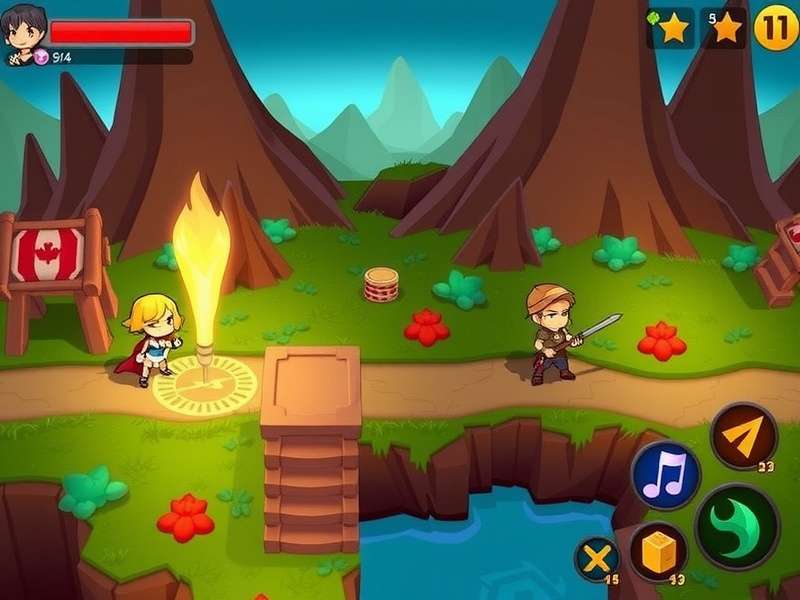
Task: Activate the orange arrowhead ability
Action: tap(743, 436)
